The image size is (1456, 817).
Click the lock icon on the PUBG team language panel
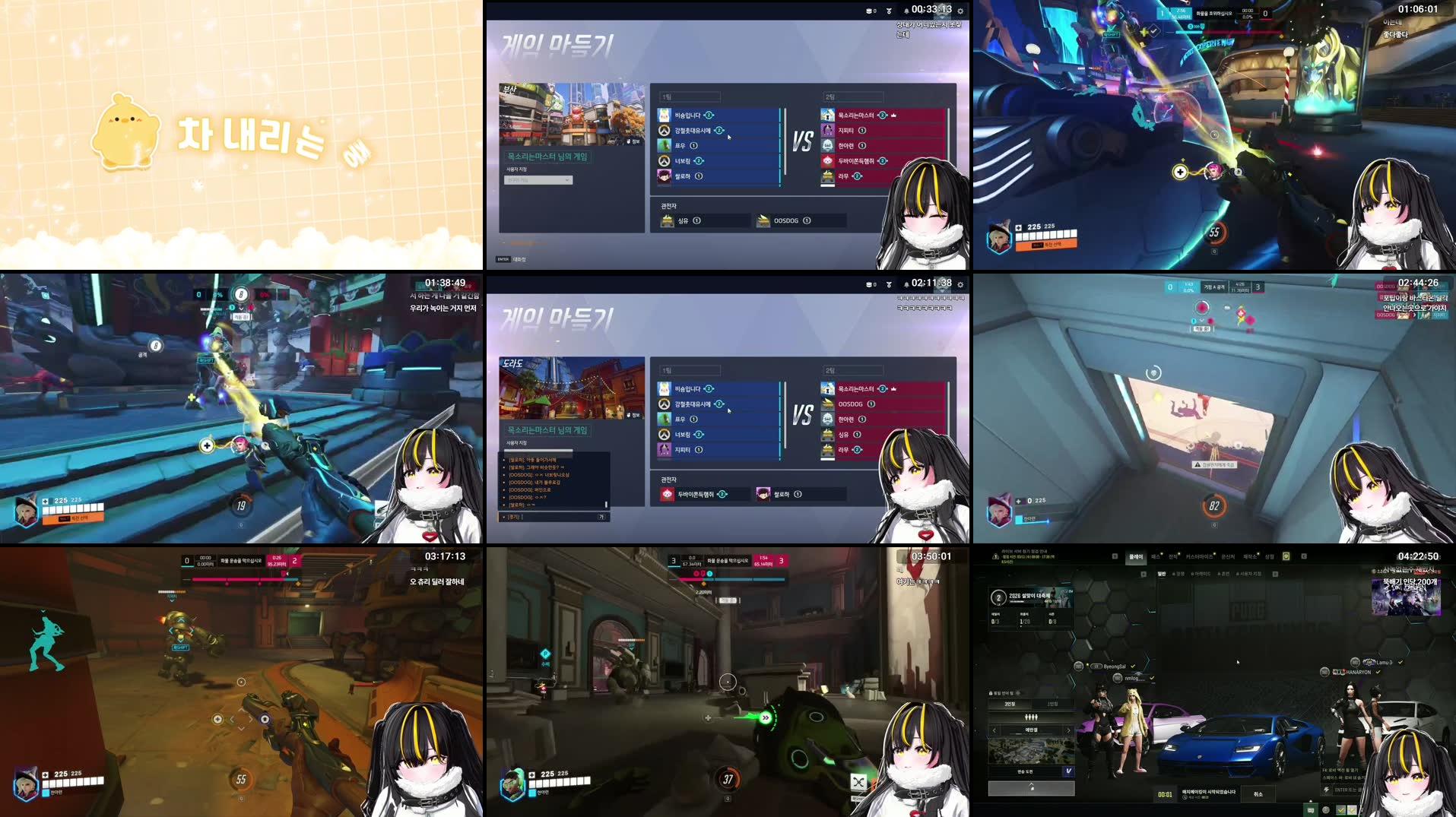(991, 693)
